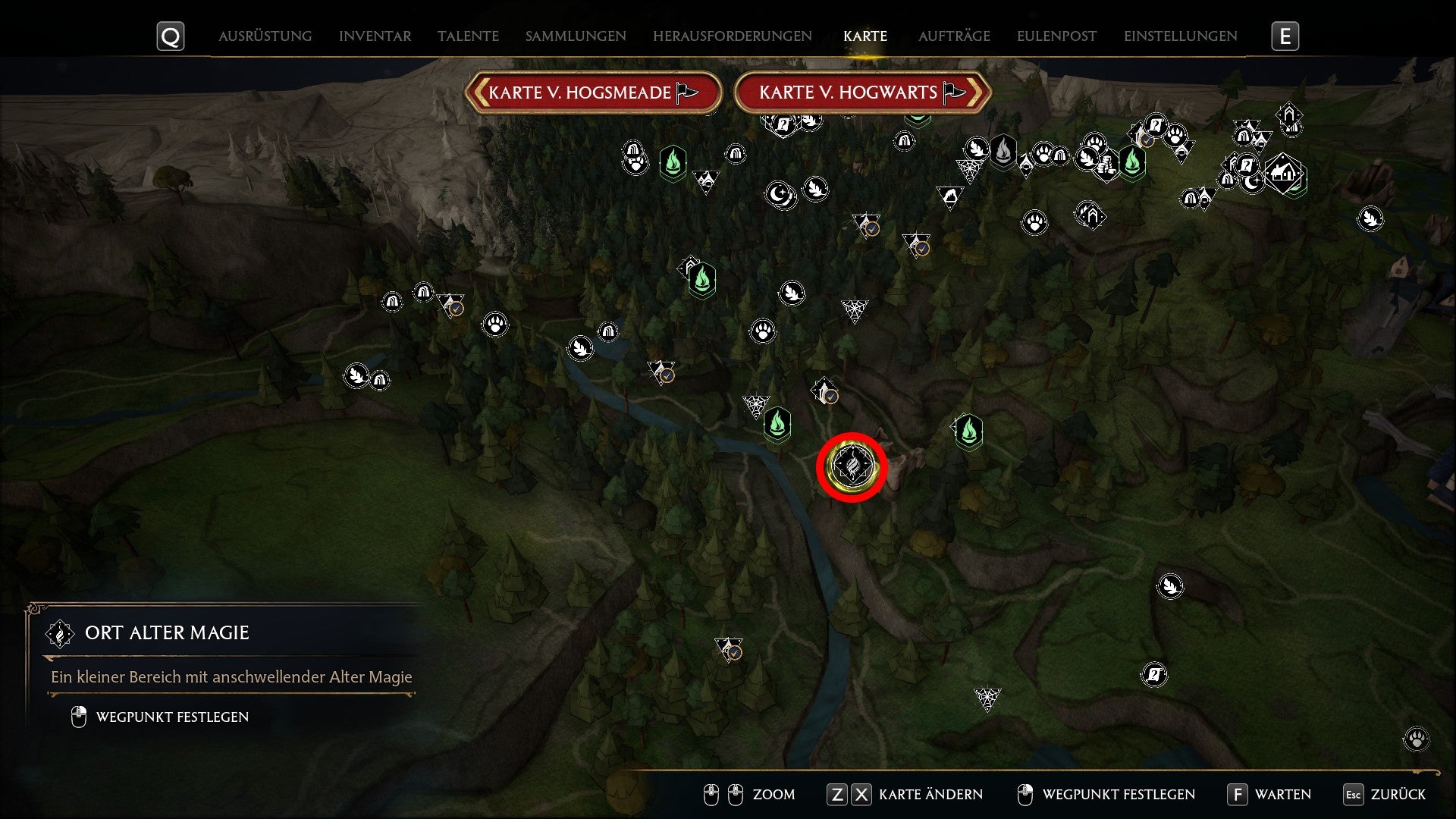Click the large hamlet house icon top right
This screenshot has width=1456, height=819.
(x=1283, y=172)
